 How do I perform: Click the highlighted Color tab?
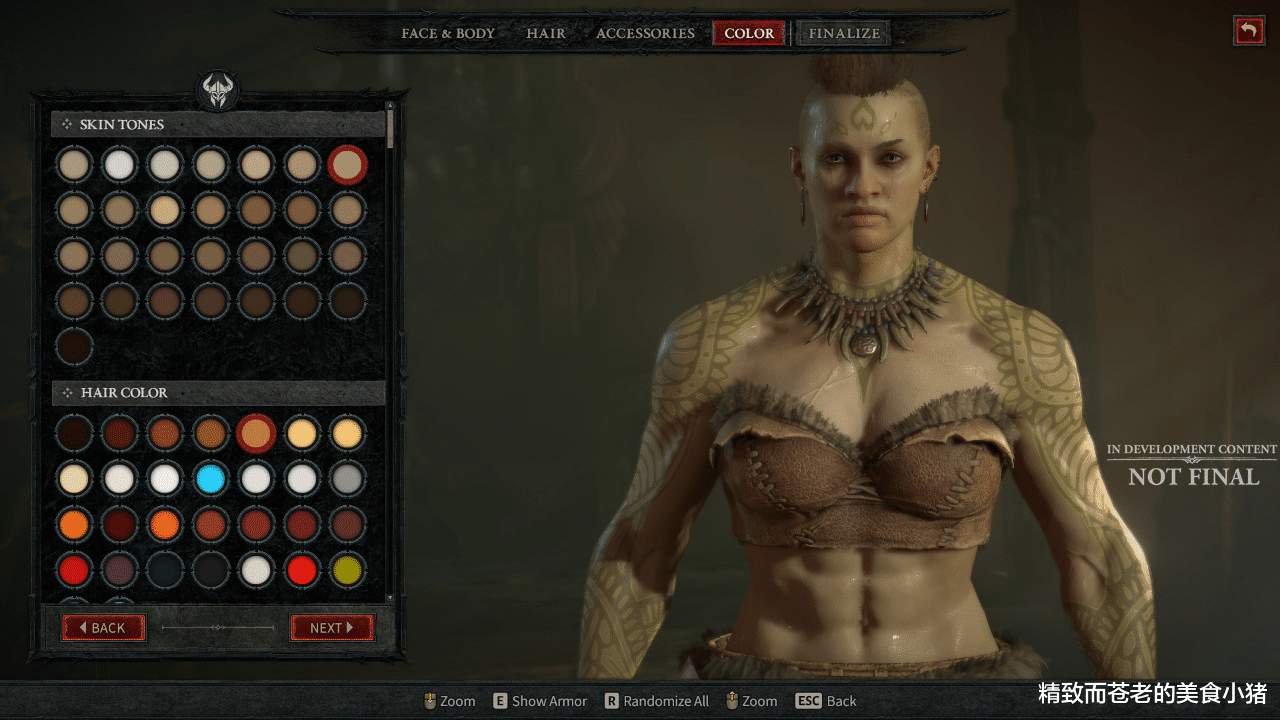tap(749, 33)
